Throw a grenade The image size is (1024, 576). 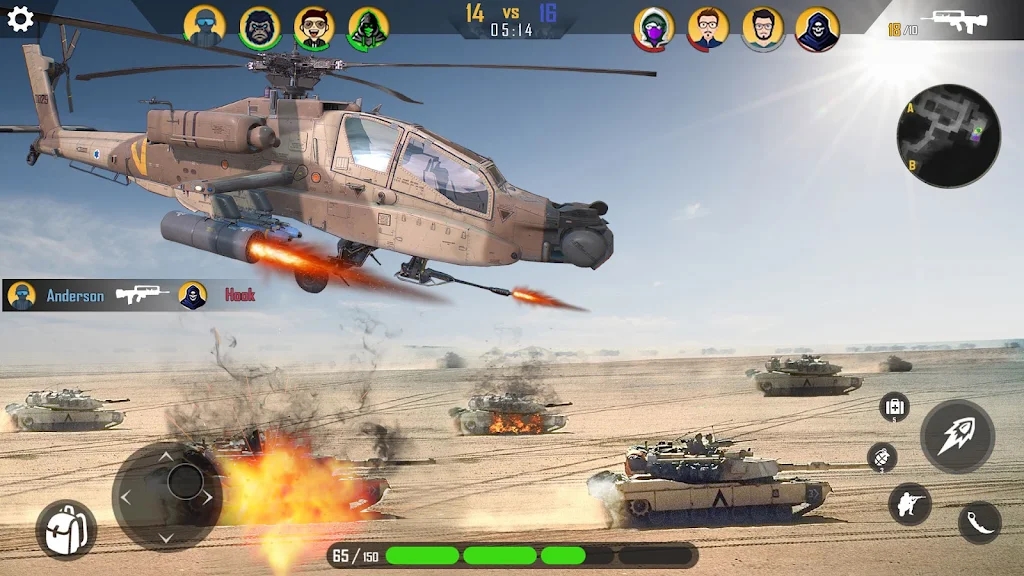tap(882, 458)
